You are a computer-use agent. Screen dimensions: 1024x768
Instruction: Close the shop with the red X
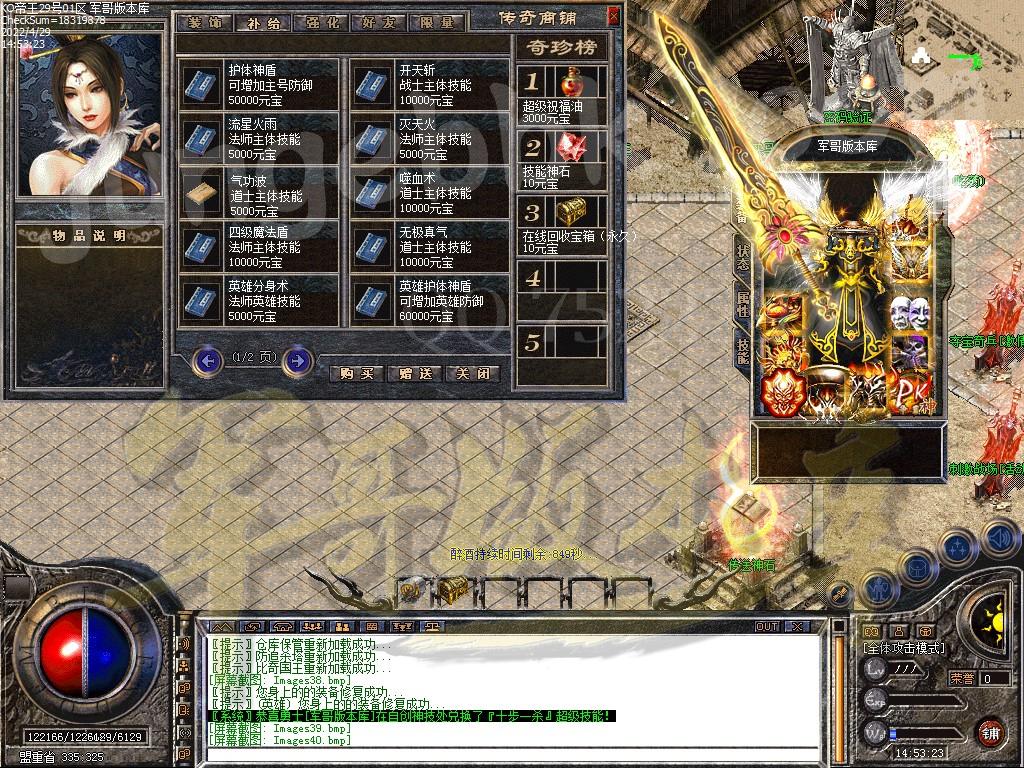tap(613, 16)
